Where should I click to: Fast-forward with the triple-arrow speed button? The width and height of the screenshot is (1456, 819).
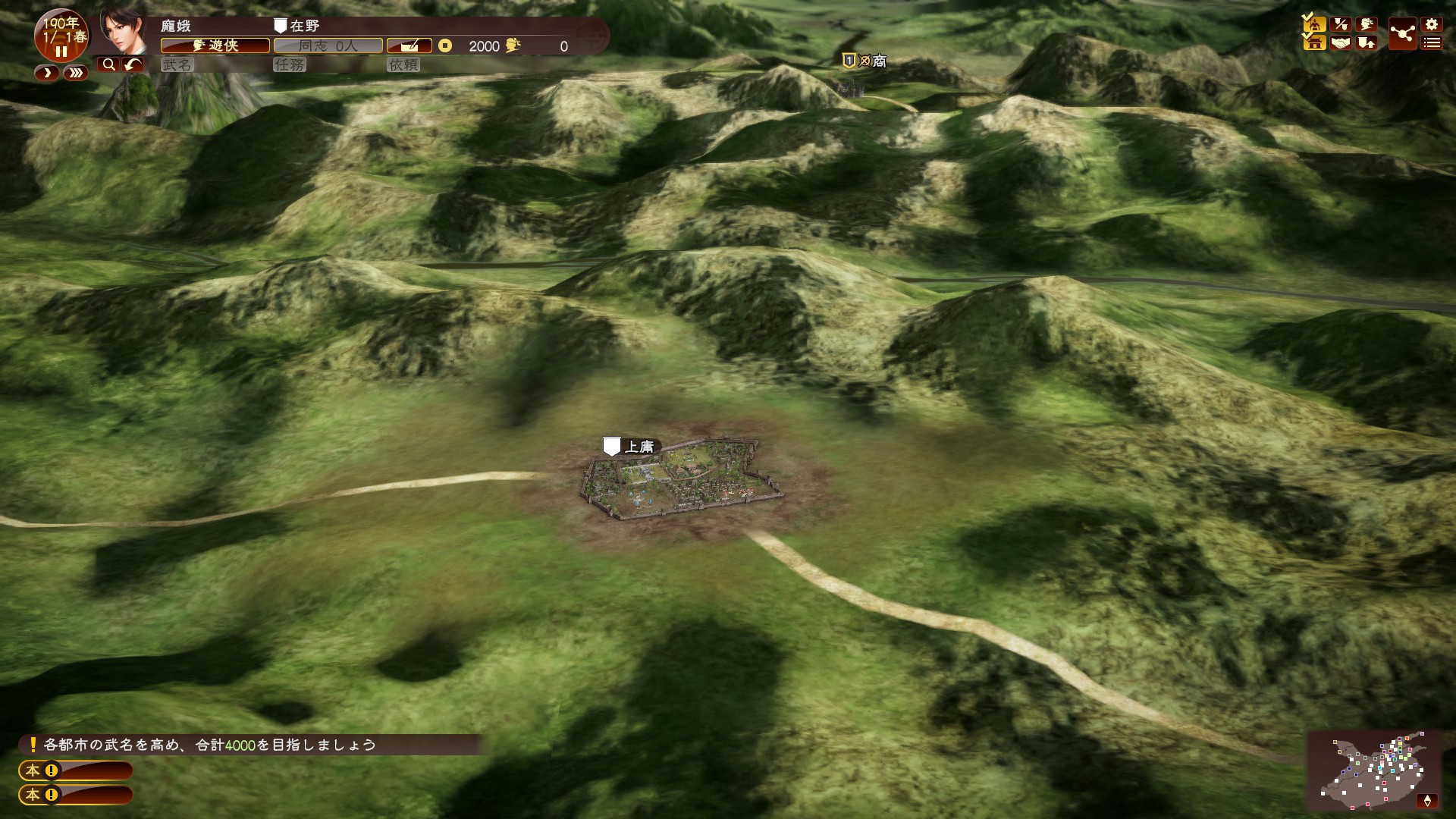pos(75,73)
